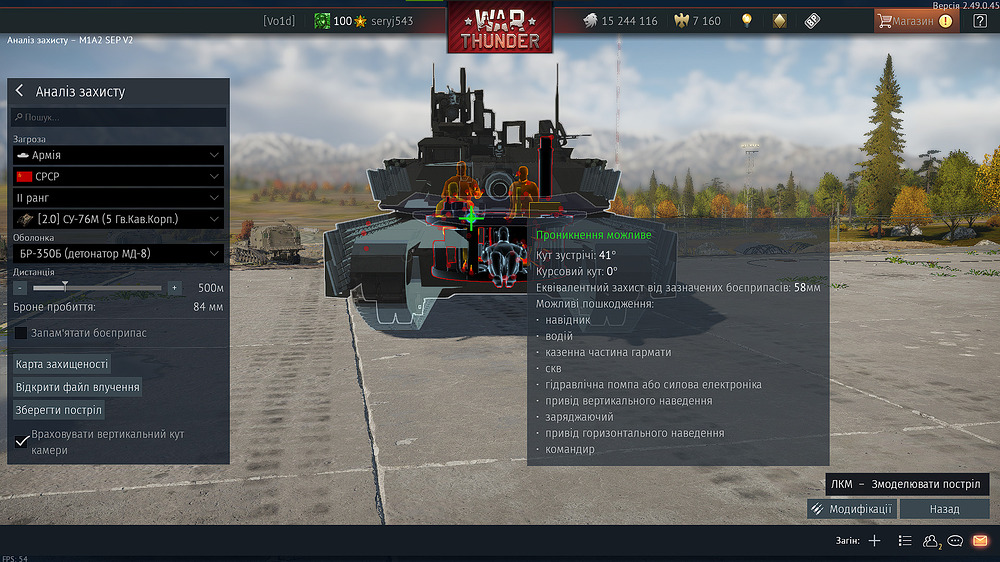Click Відкрити файл влучення button

(77, 387)
